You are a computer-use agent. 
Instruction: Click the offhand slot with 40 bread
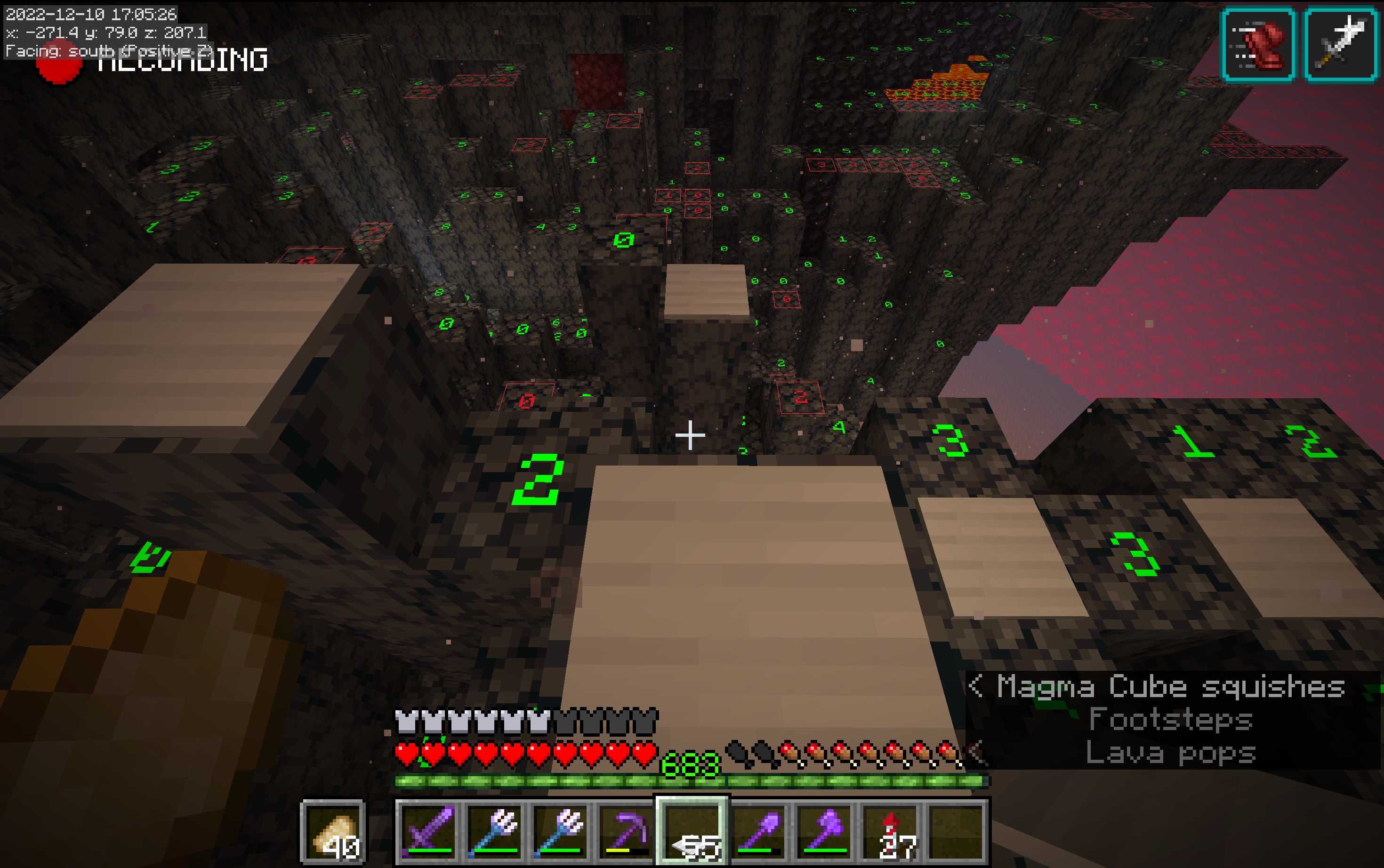point(333,831)
